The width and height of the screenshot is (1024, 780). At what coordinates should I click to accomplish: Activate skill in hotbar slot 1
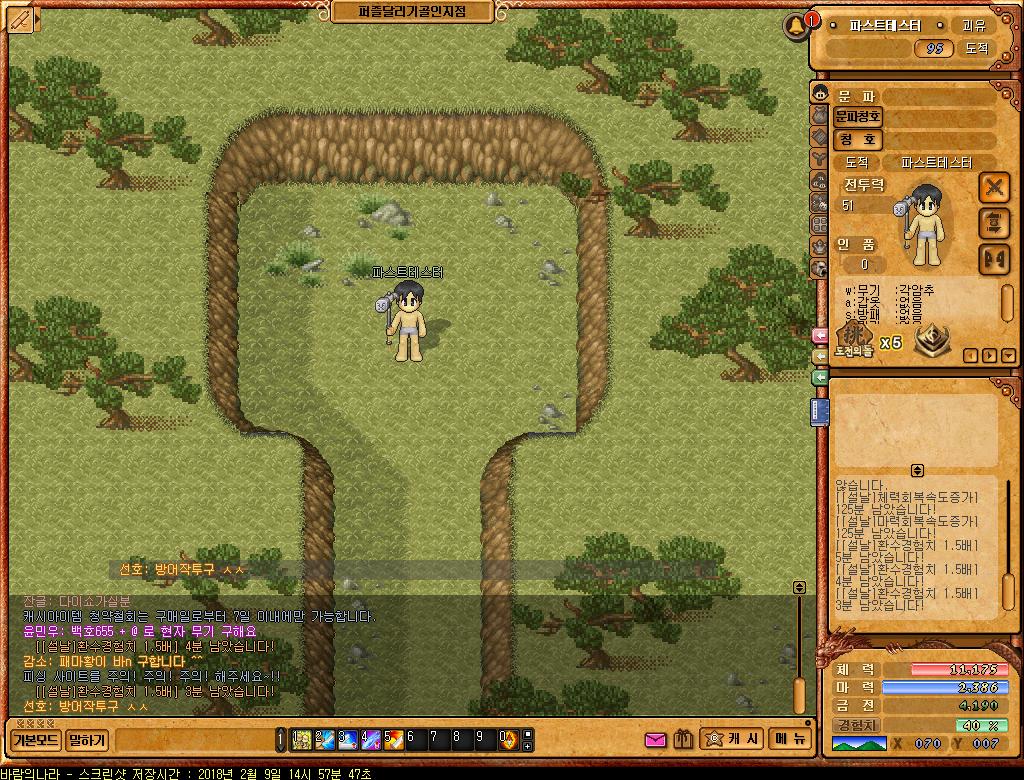point(301,740)
